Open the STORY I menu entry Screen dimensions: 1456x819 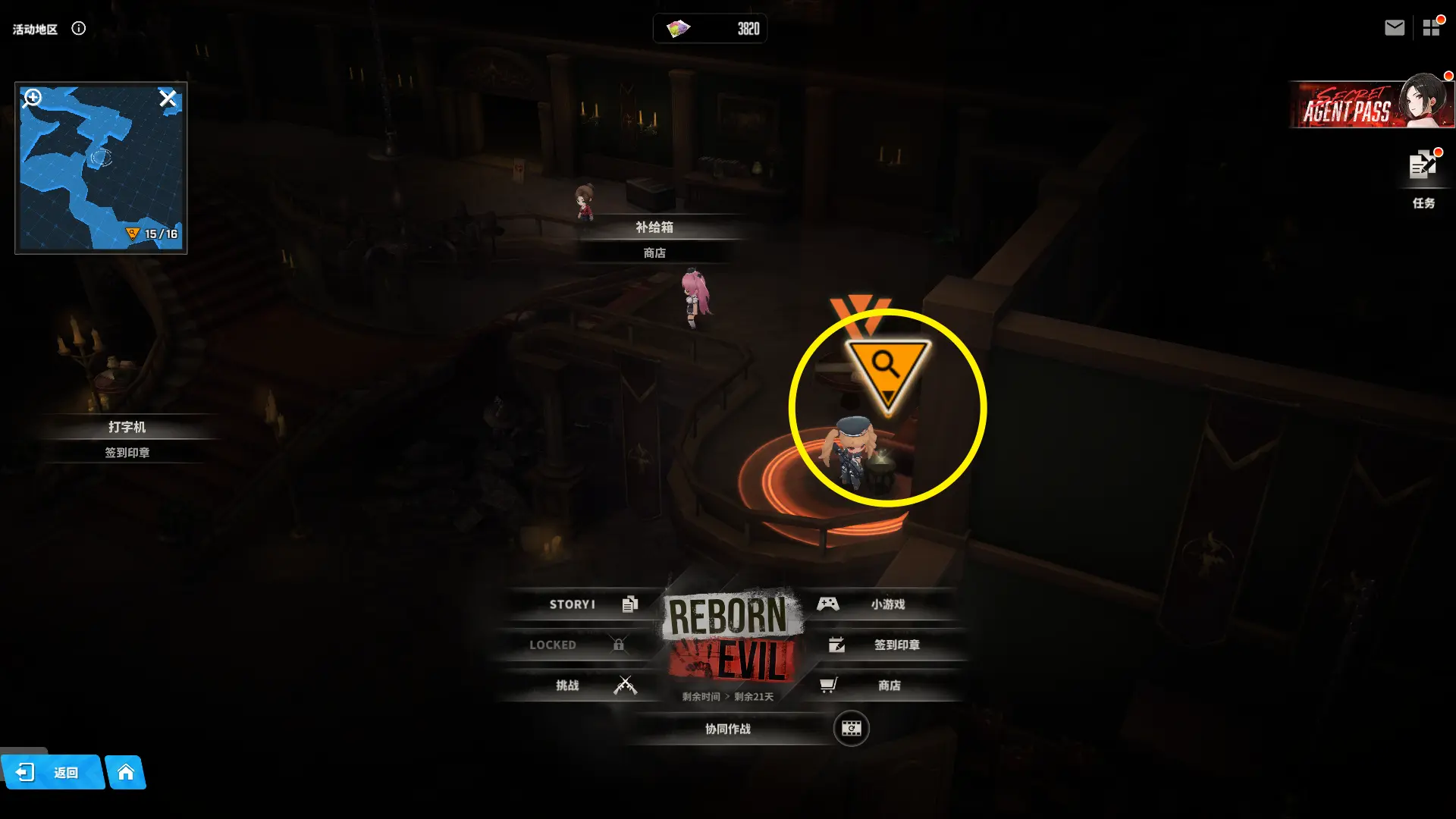pyautogui.click(x=584, y=604)
